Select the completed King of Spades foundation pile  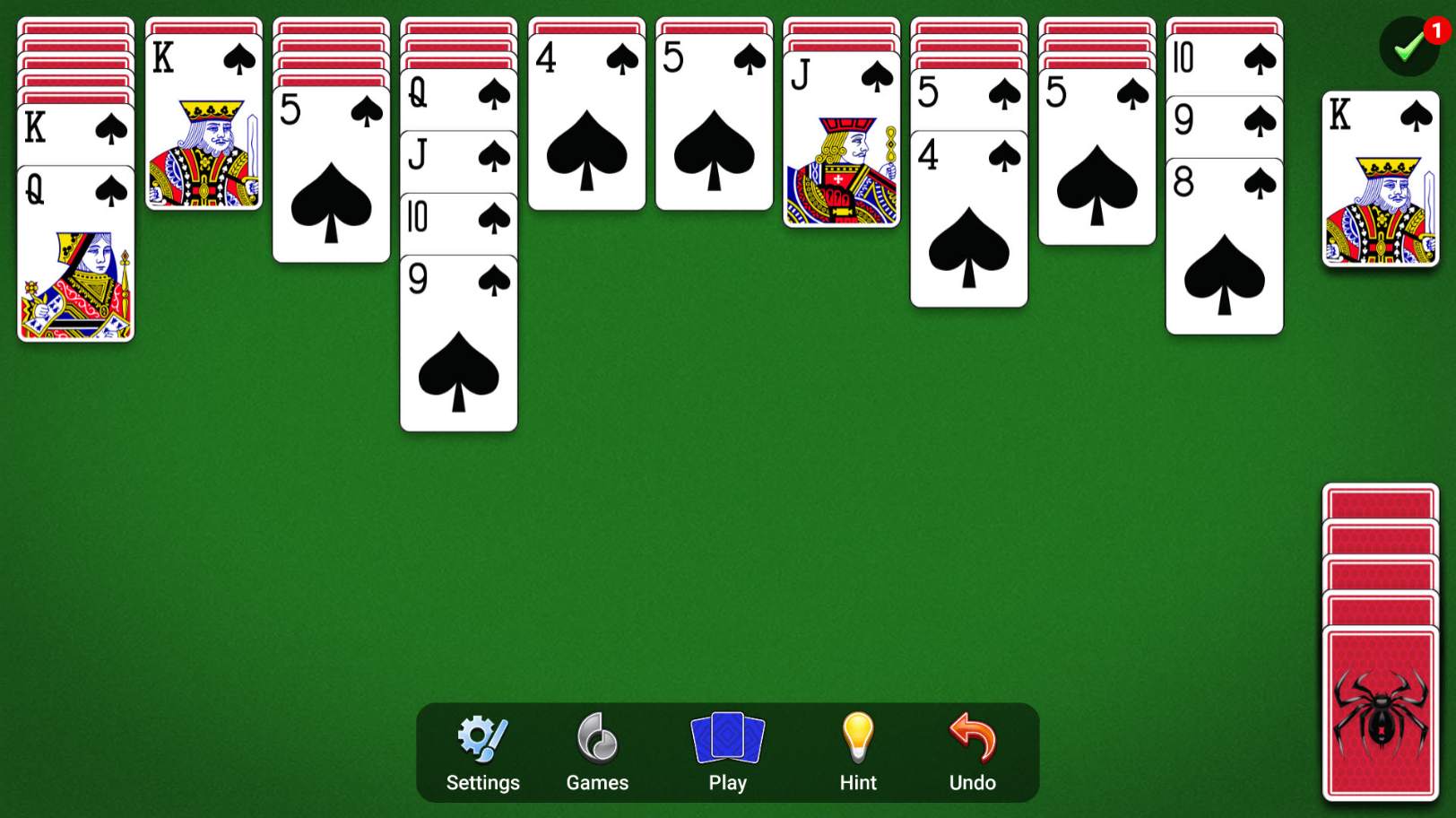(x=1381, y=179)
